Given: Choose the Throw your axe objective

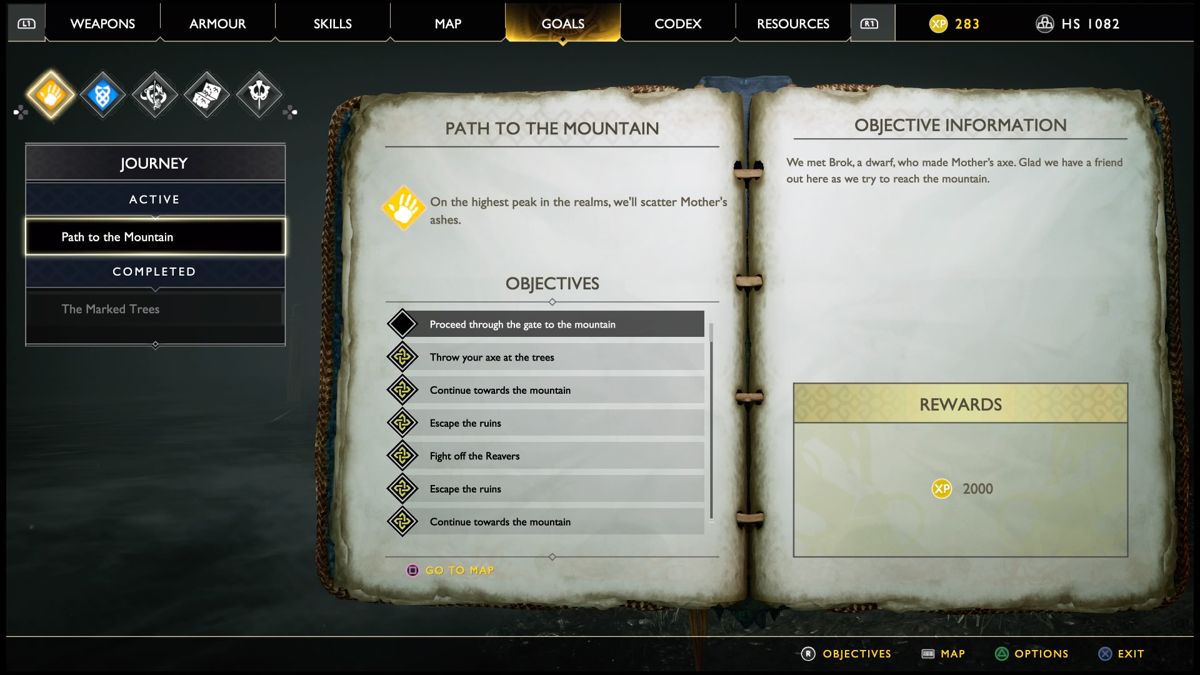Looking at the screenshot, I should pyautogui.click(x=545, y=357).
